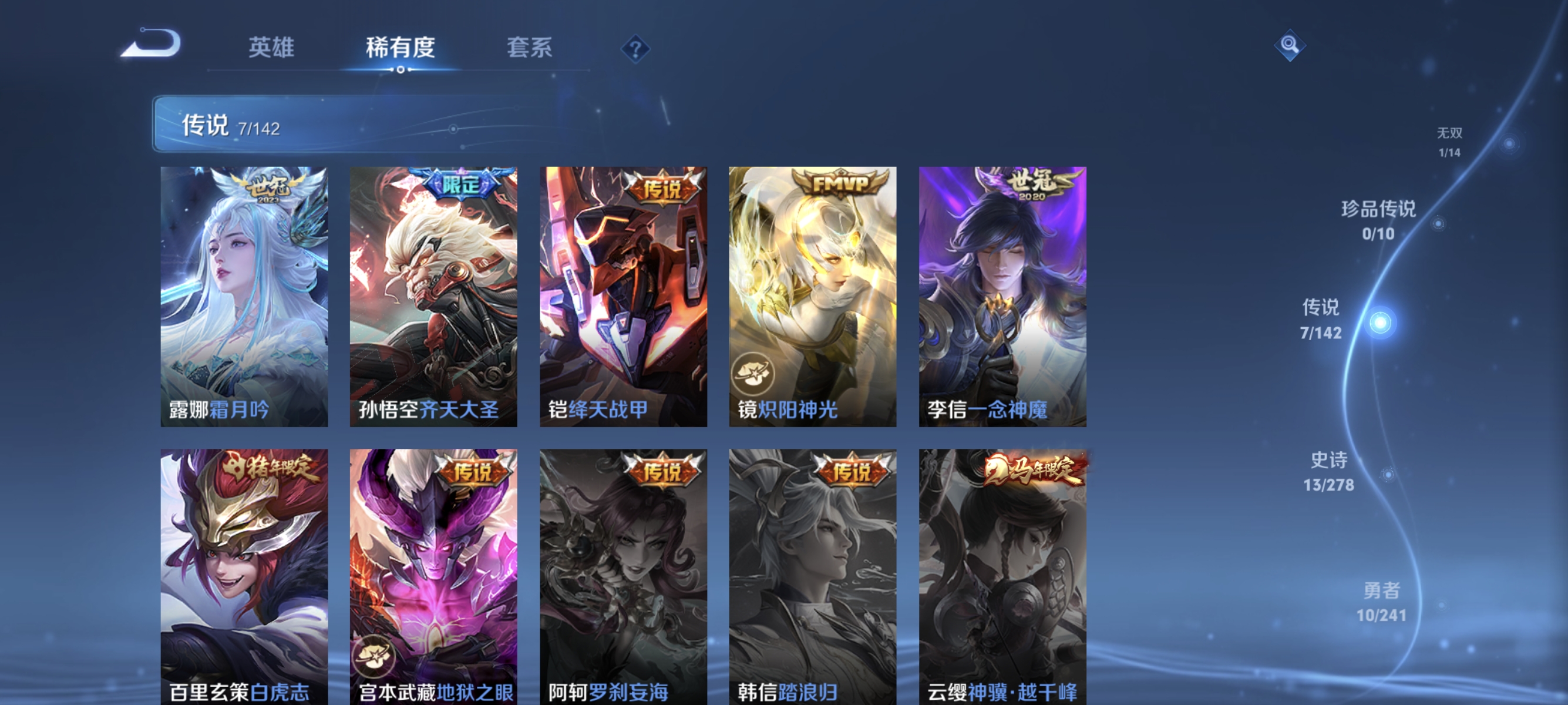Image resolution: width=1568 pixels, height=705 pixels.
Task: Select 史诗 13/278 in the rarity list
Action: tap(1330, 473)
